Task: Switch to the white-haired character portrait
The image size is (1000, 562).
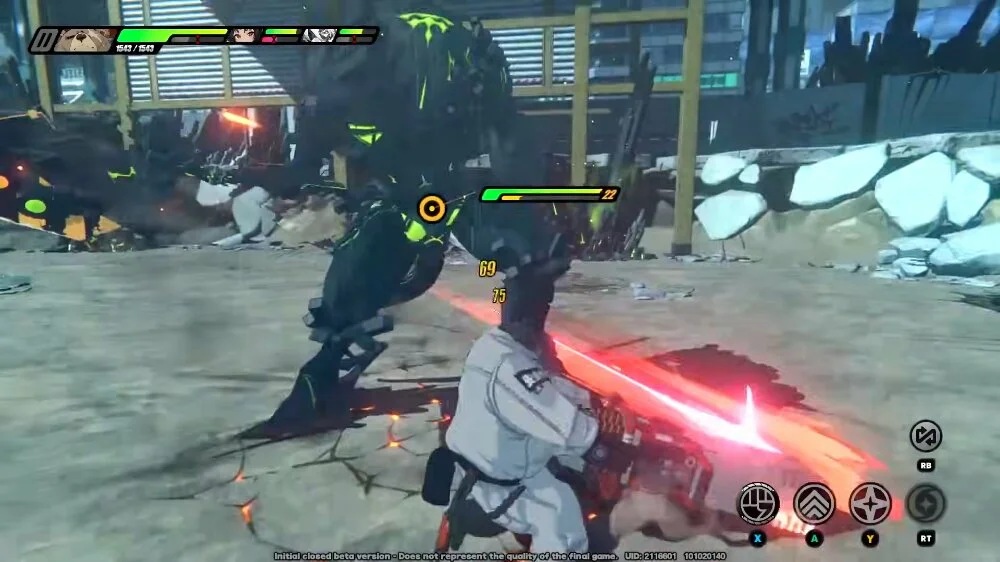Action: tap(318, 35)
